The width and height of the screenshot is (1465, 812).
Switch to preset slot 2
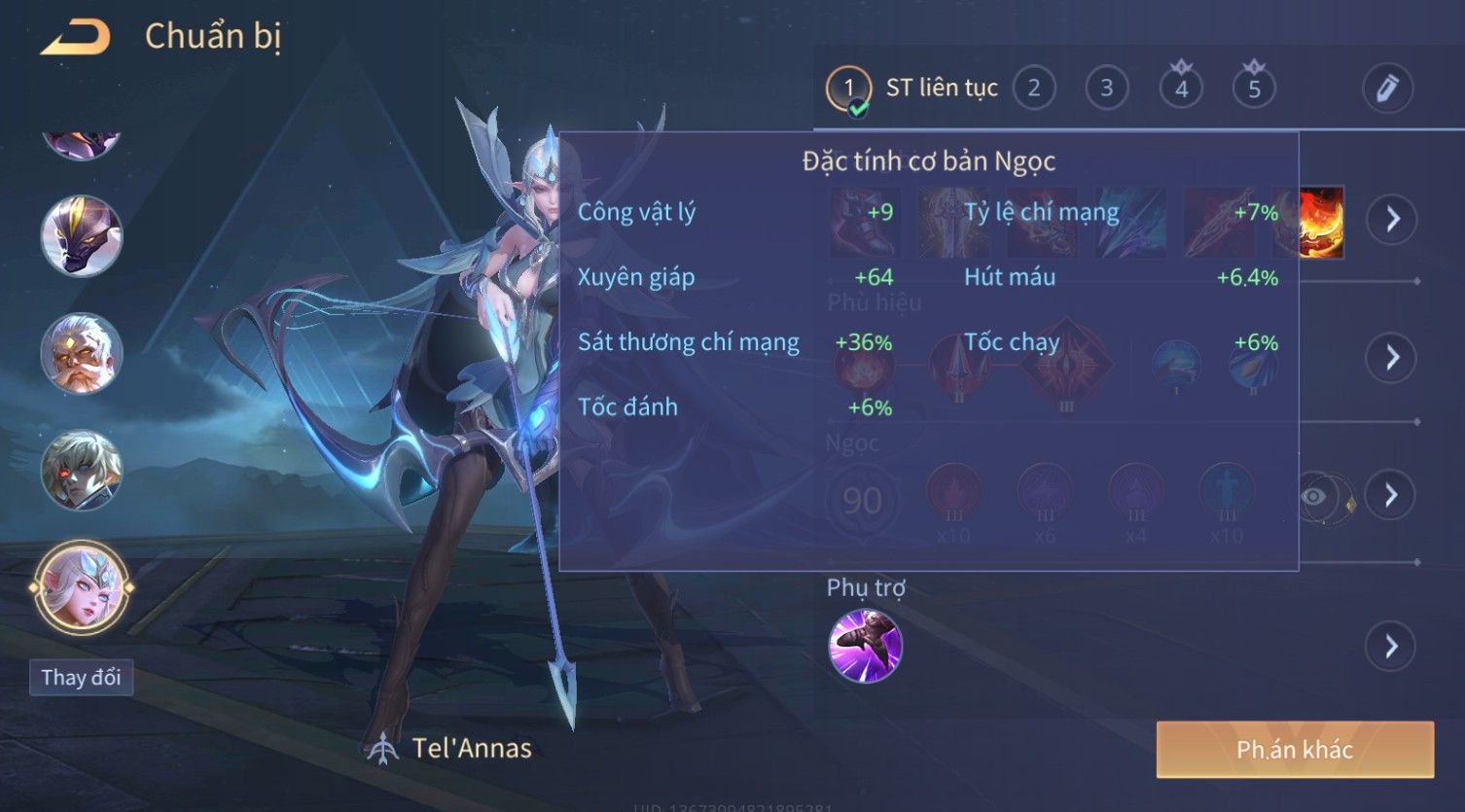pos(1034,88)
